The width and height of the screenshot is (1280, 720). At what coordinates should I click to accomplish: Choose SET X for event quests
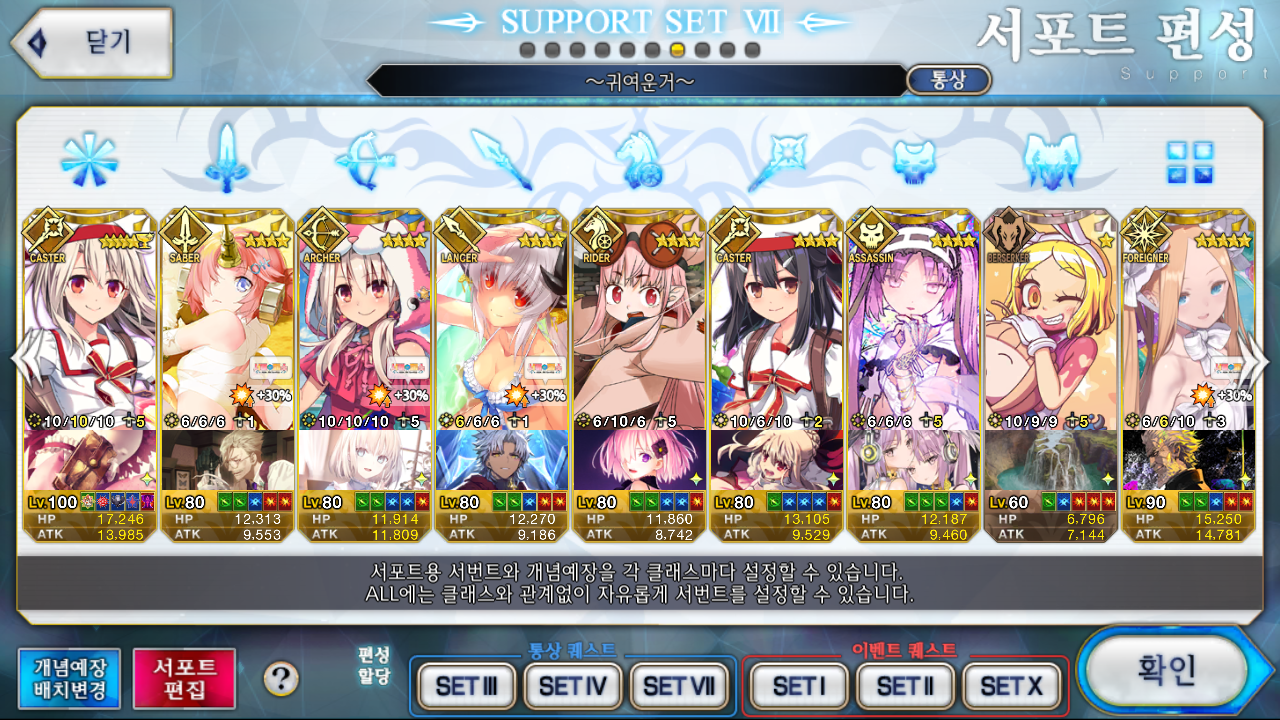(x=1011, y=686)
